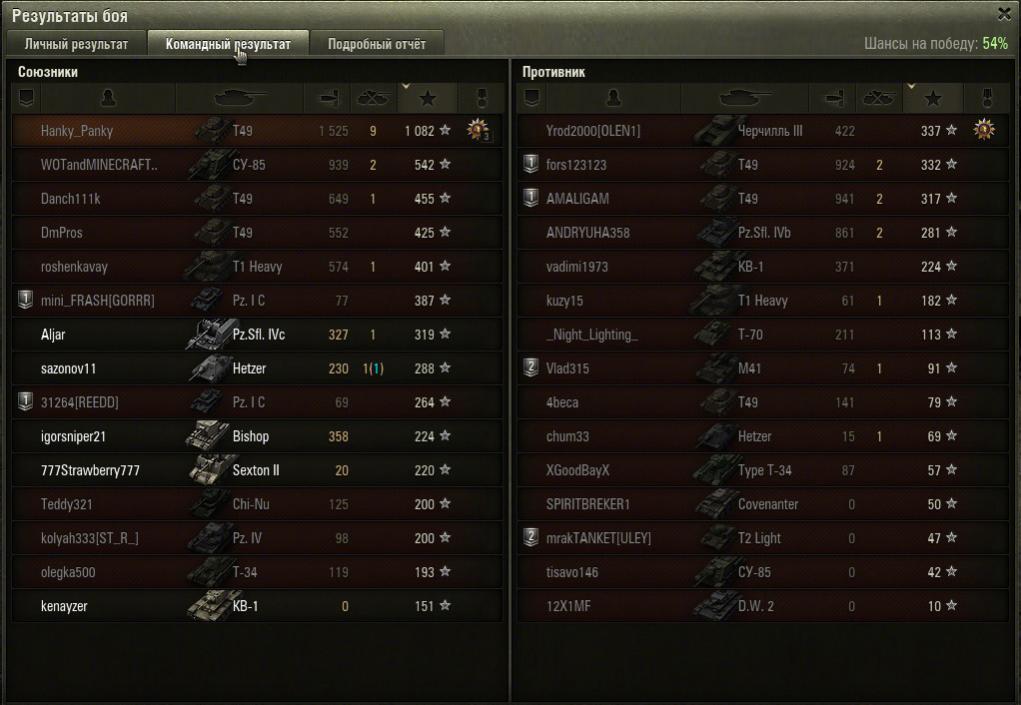Click Hanky_Panky's medal icon

pos(479,131)
